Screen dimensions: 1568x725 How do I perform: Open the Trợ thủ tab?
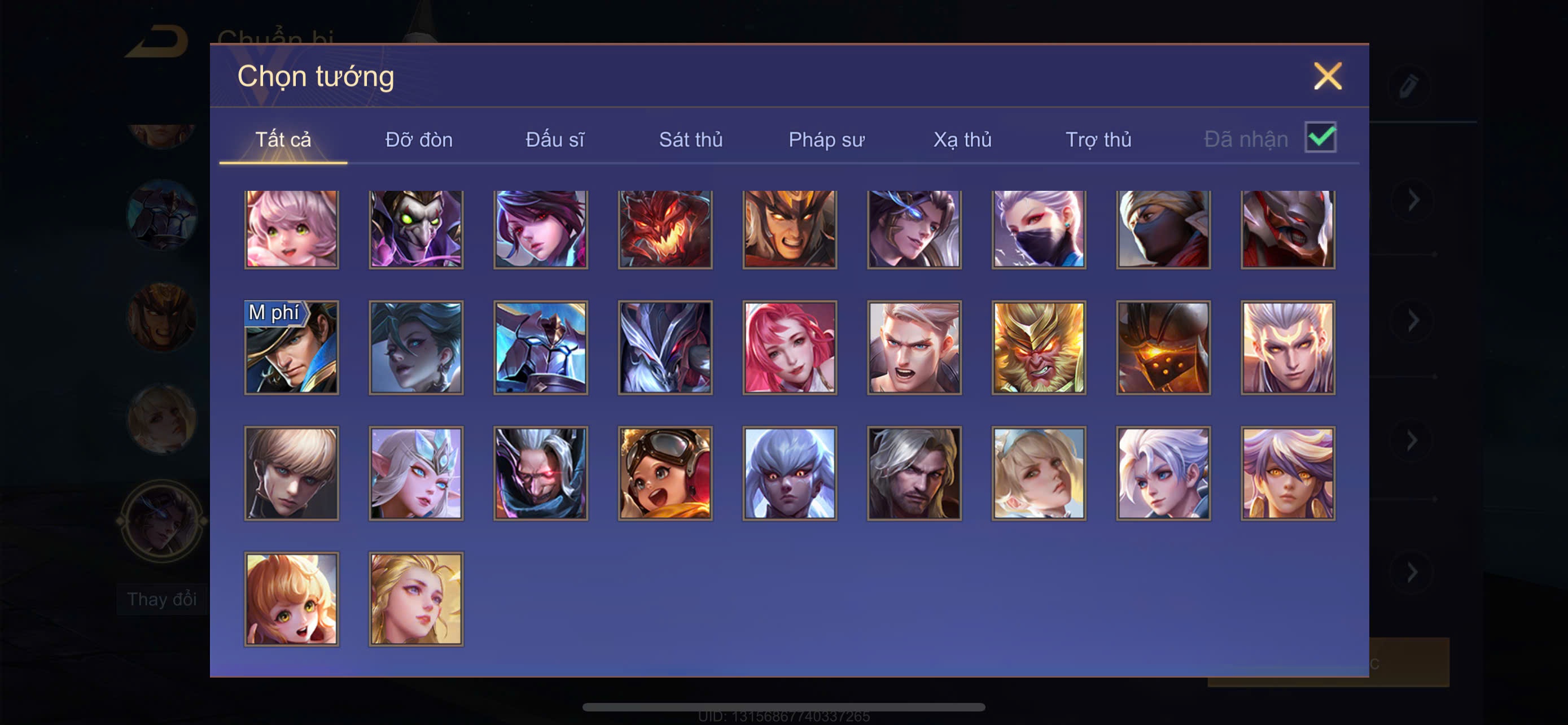point(1098,139)
